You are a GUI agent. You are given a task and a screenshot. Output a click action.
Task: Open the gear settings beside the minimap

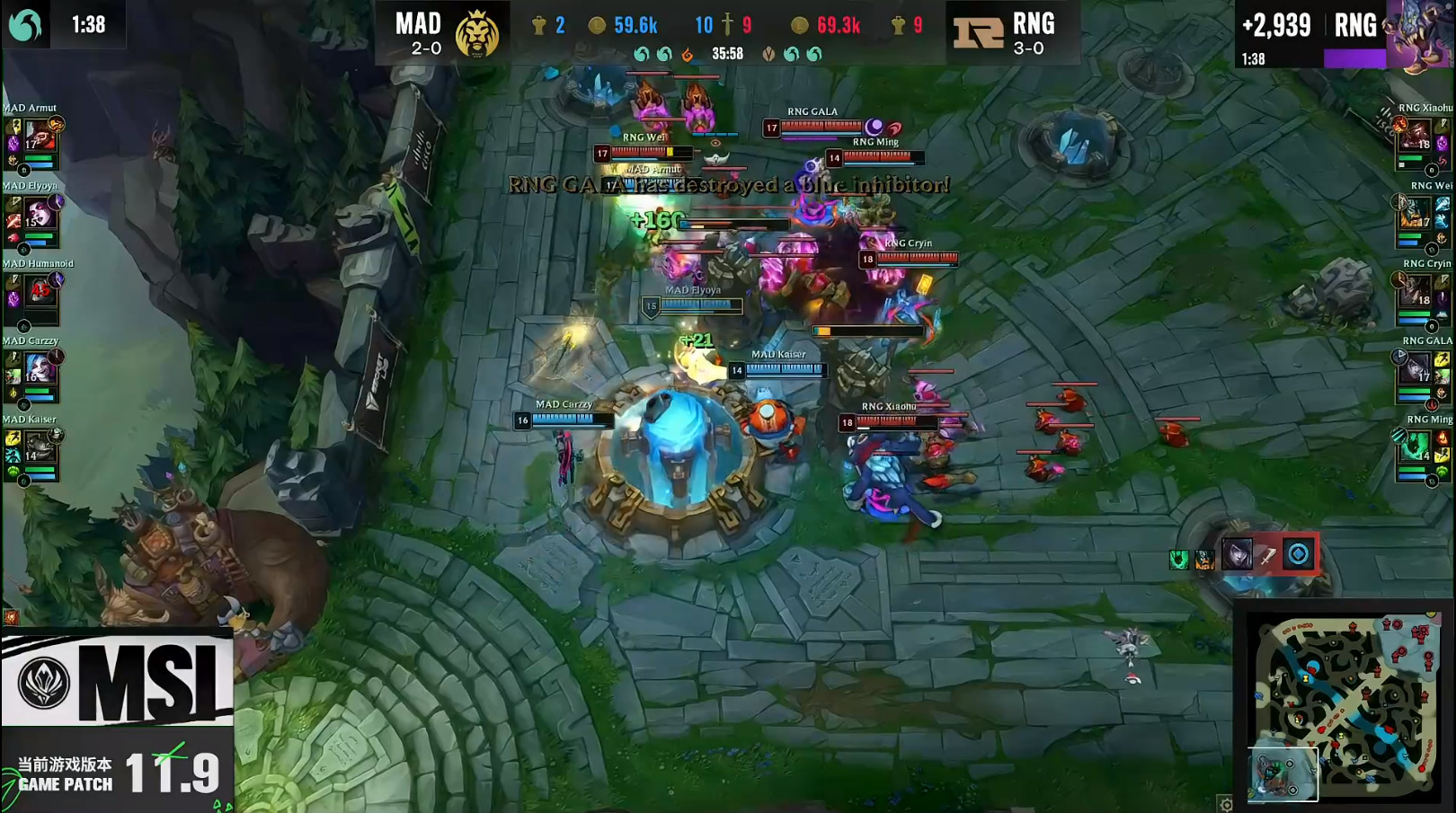pos(1226,804)
